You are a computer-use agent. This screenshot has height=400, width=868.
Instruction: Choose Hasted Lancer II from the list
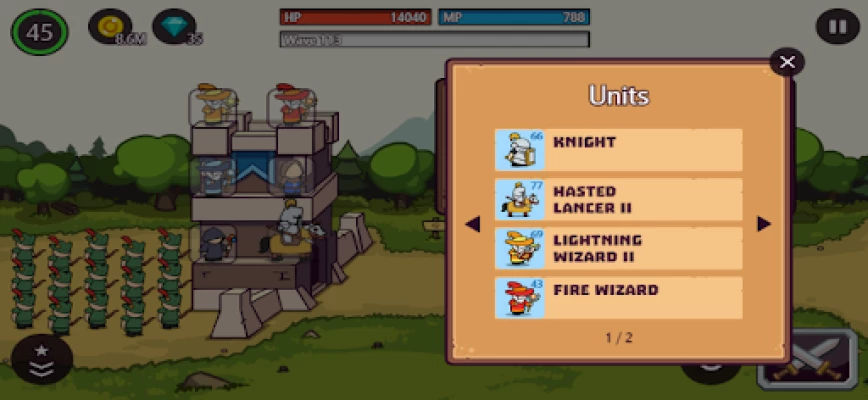618,199
